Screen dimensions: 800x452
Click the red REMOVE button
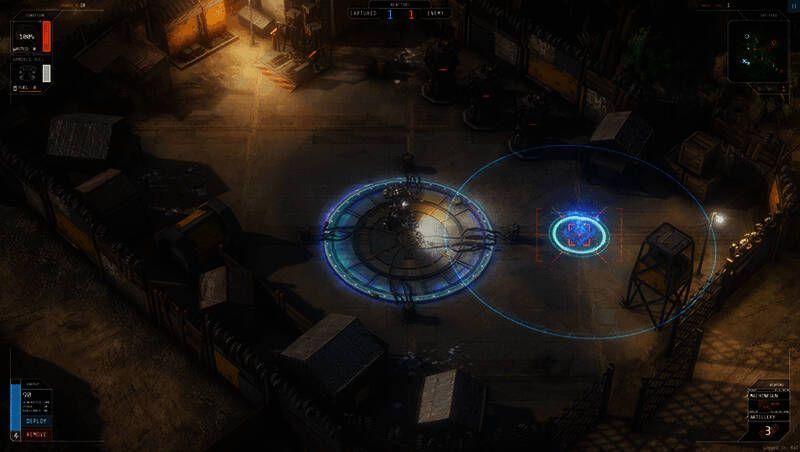[x=36, y=435]
